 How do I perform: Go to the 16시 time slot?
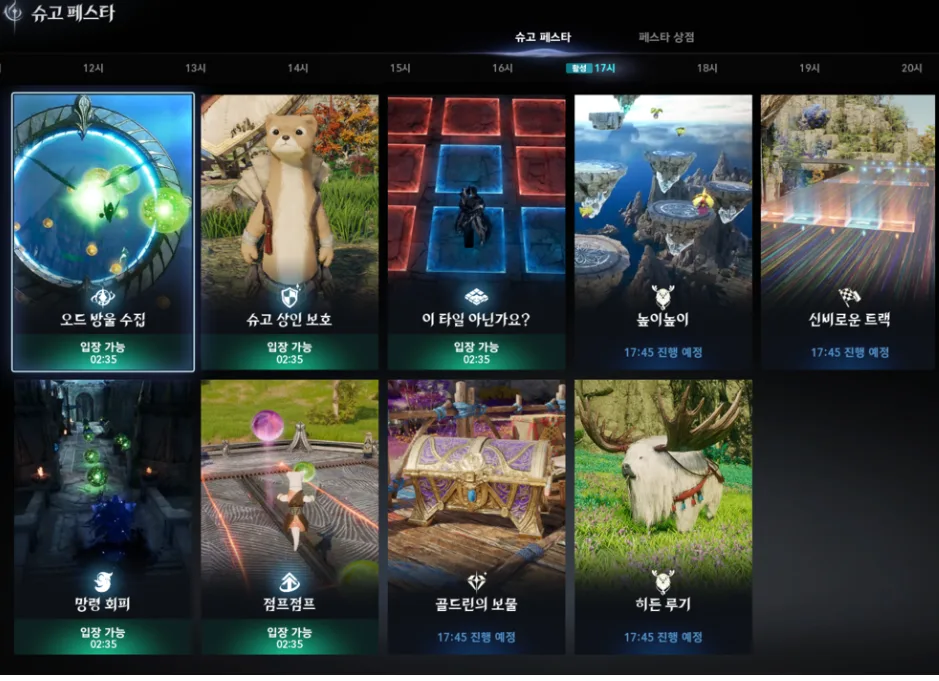(502, 68)
